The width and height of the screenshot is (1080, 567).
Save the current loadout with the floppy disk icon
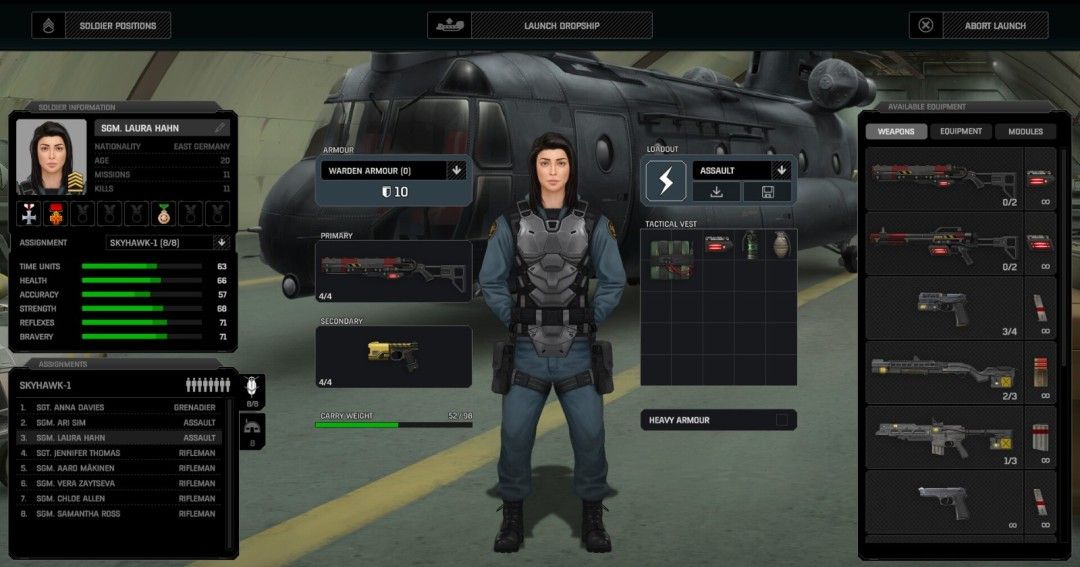point(768,192)
